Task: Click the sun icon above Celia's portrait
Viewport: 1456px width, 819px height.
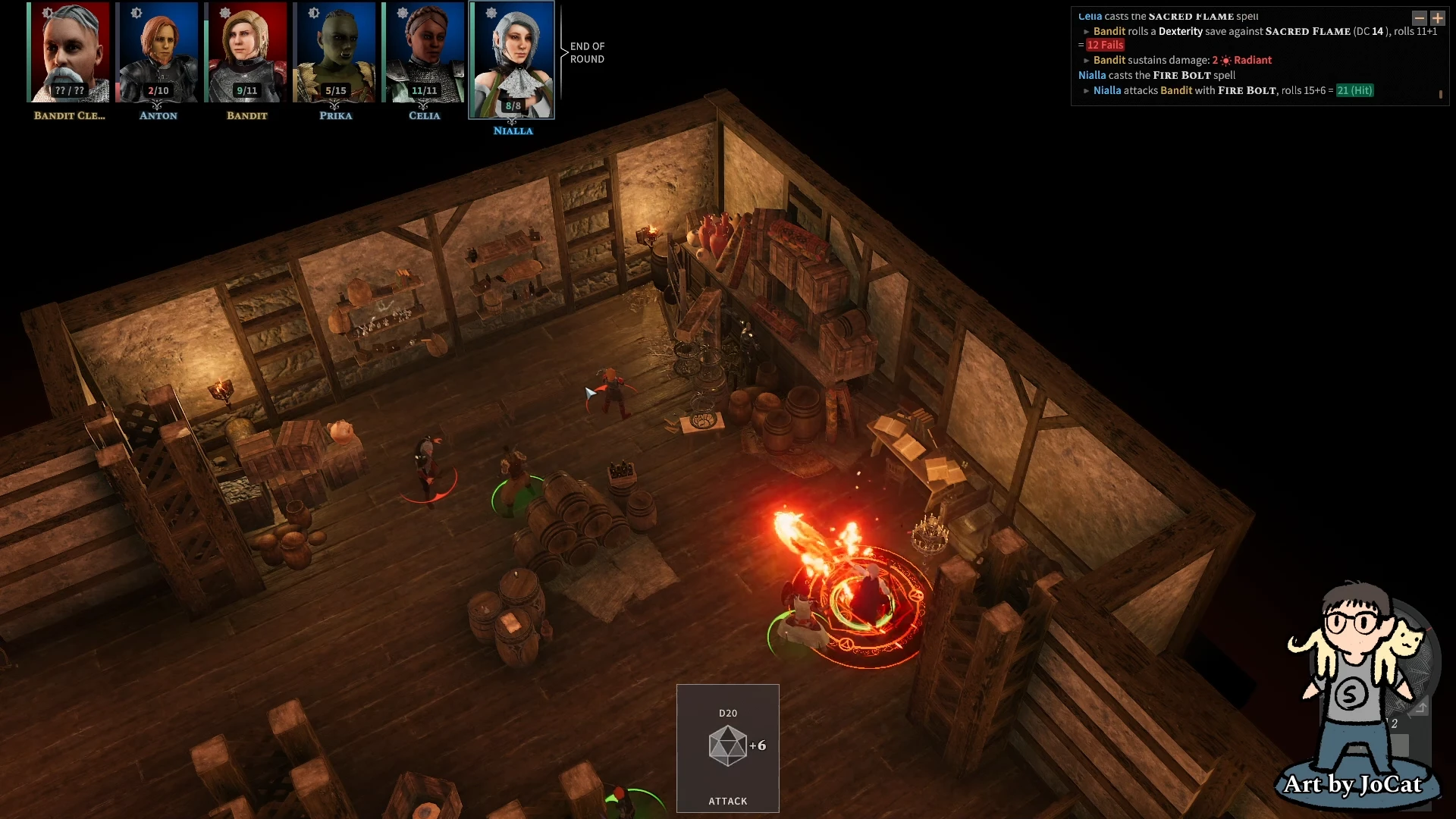Action: (x=400, y=13)
